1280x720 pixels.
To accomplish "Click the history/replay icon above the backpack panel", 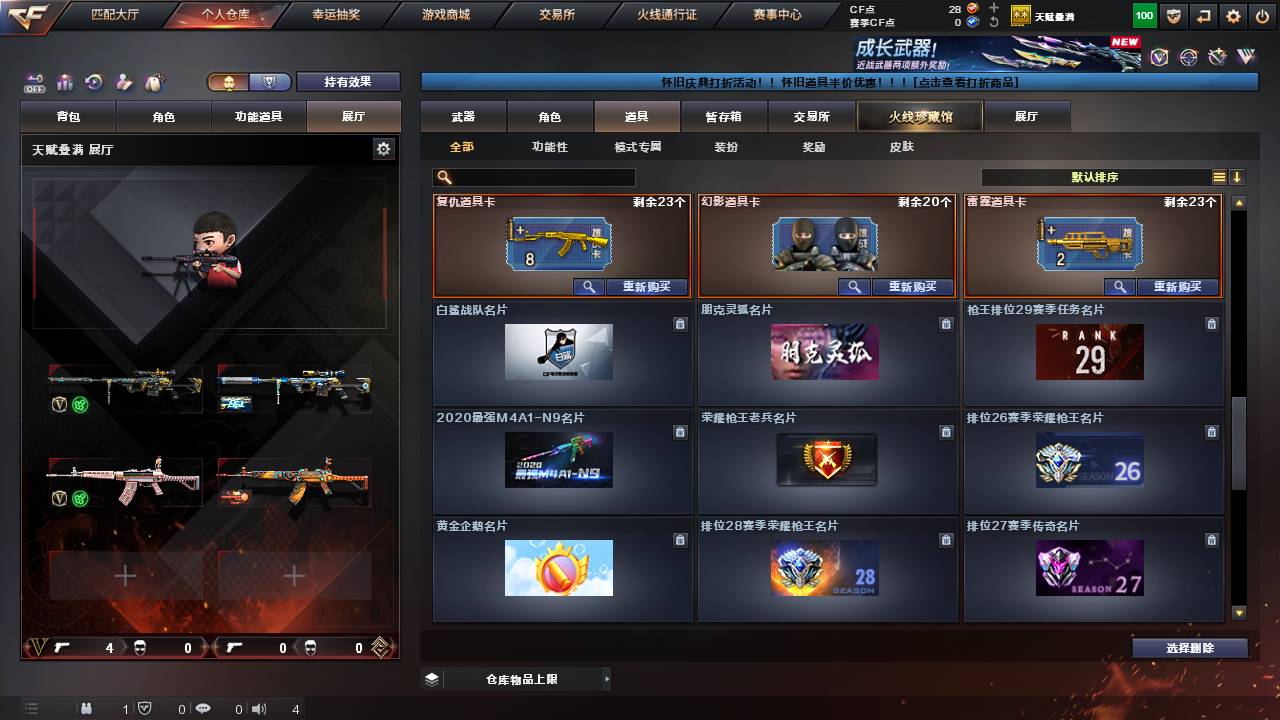I will coord(92,83).
